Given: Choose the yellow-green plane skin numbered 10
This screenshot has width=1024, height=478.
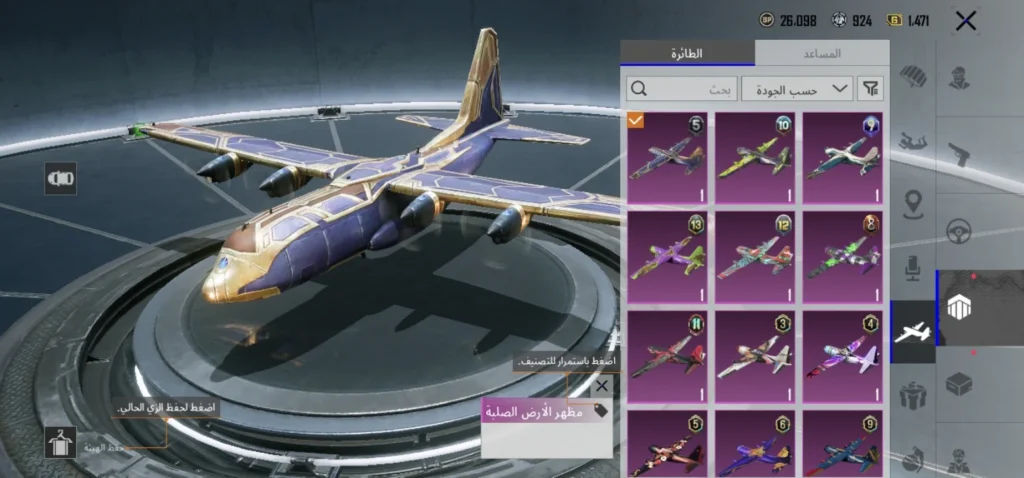Looking at the screenshot, I should [x=755, y=157].
